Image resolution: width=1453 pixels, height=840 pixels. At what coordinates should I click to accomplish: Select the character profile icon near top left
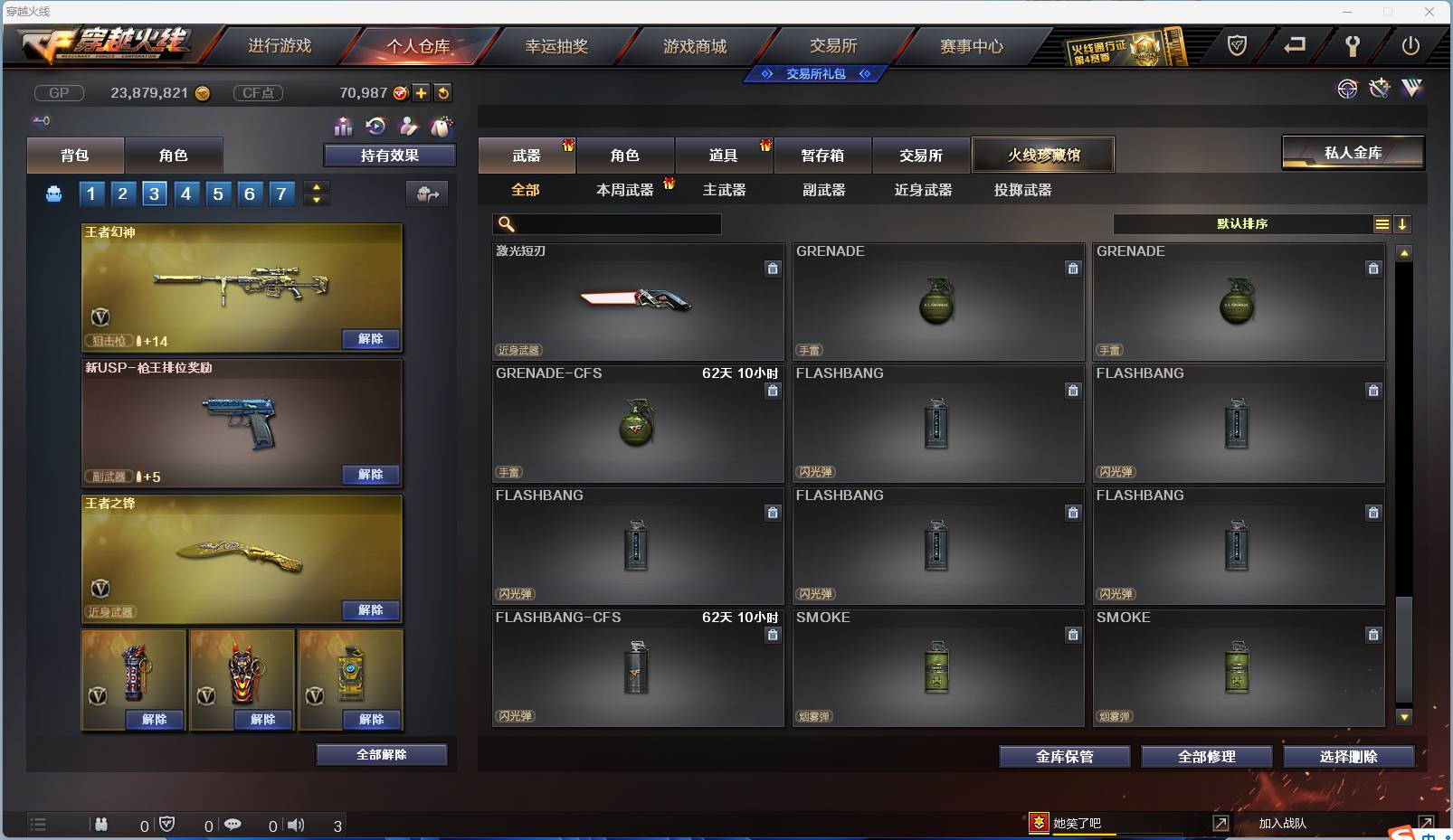[x=408, y=127]
